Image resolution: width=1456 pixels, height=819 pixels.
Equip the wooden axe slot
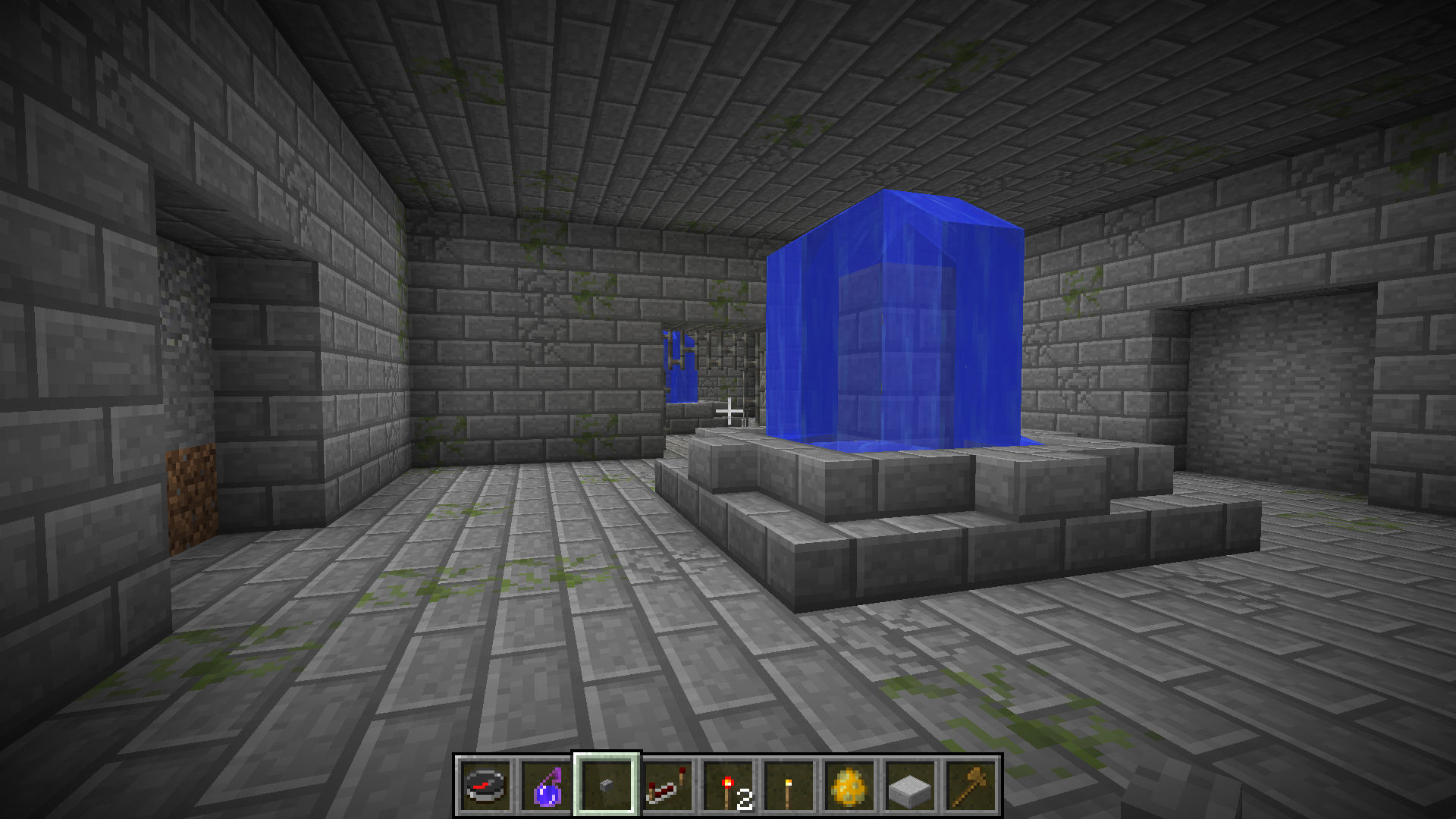tap(971, 785)
